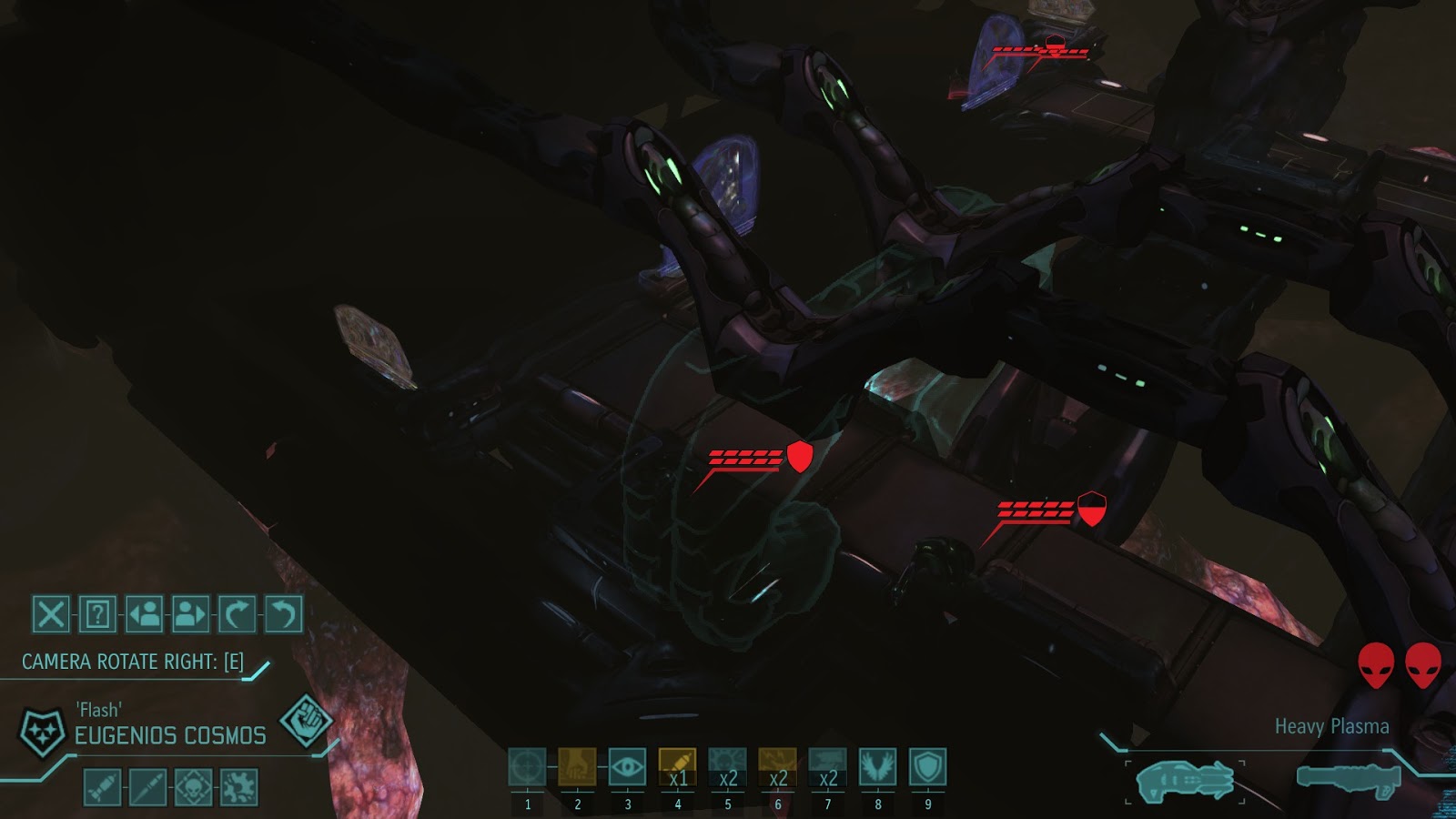Select the Alien Grenade ability in slot 5

[727, 769]
